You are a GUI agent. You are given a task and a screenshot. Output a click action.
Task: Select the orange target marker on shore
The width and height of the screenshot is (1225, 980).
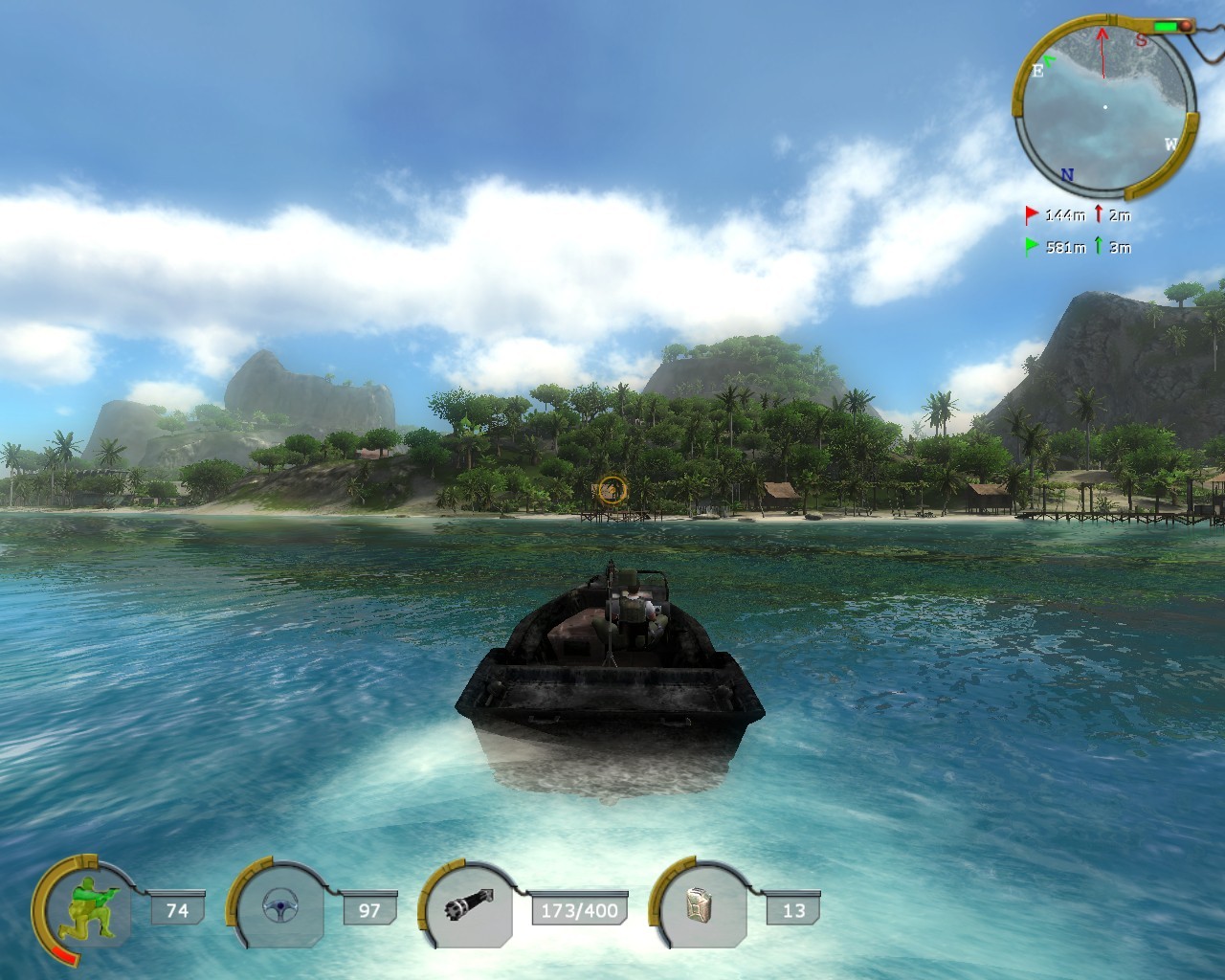pos(610,491)
